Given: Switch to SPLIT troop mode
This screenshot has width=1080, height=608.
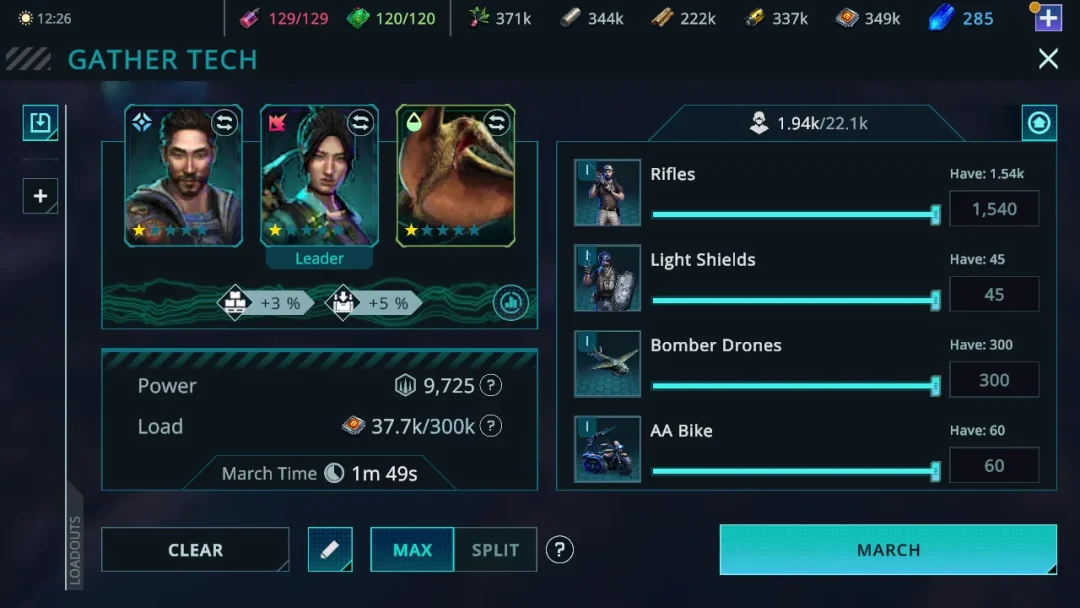Looking at the screenshot, I should pos(495,550).
